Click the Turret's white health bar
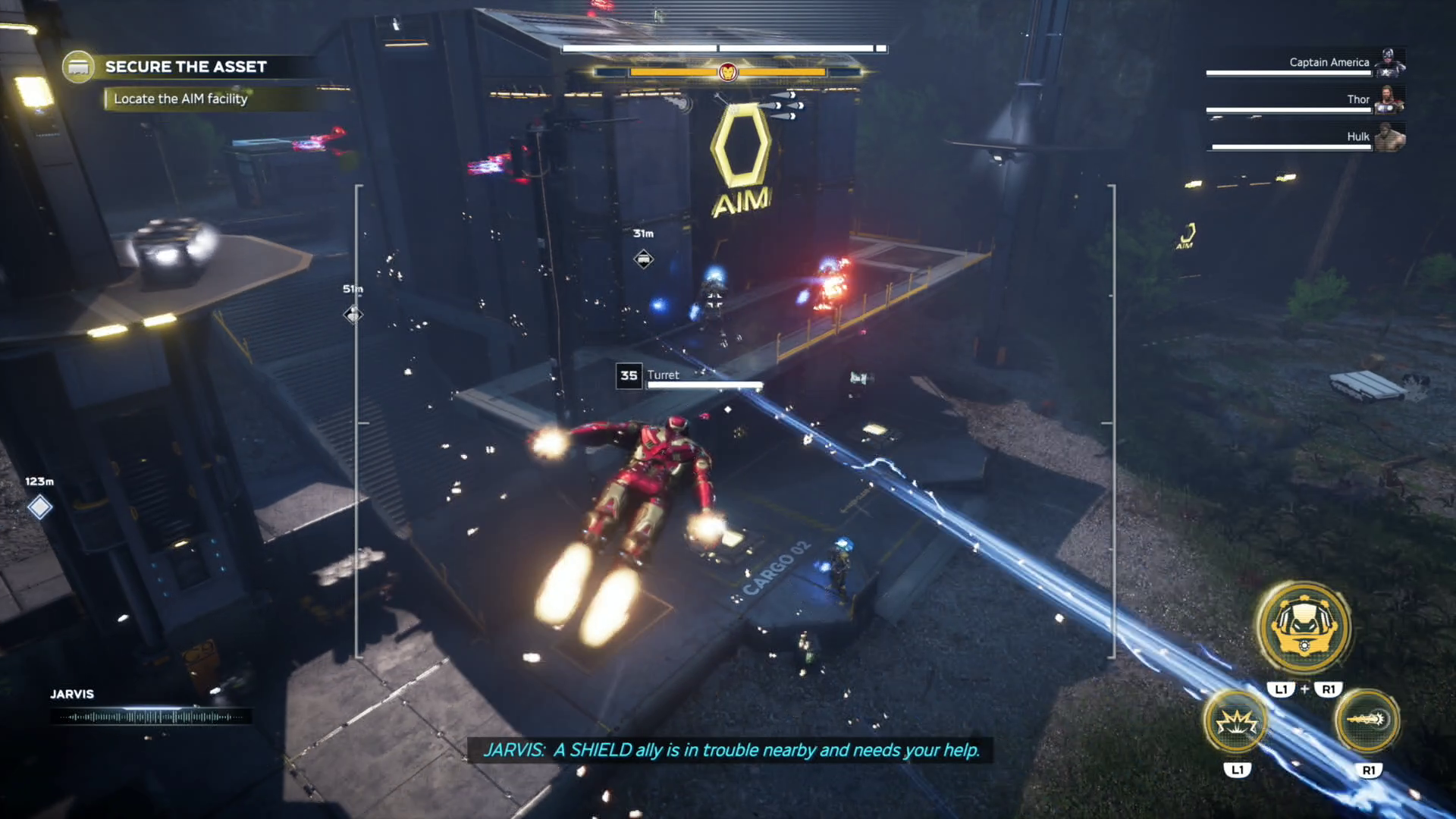The height and width of the screenshot is (819, 1456). [x=704, y=384]
